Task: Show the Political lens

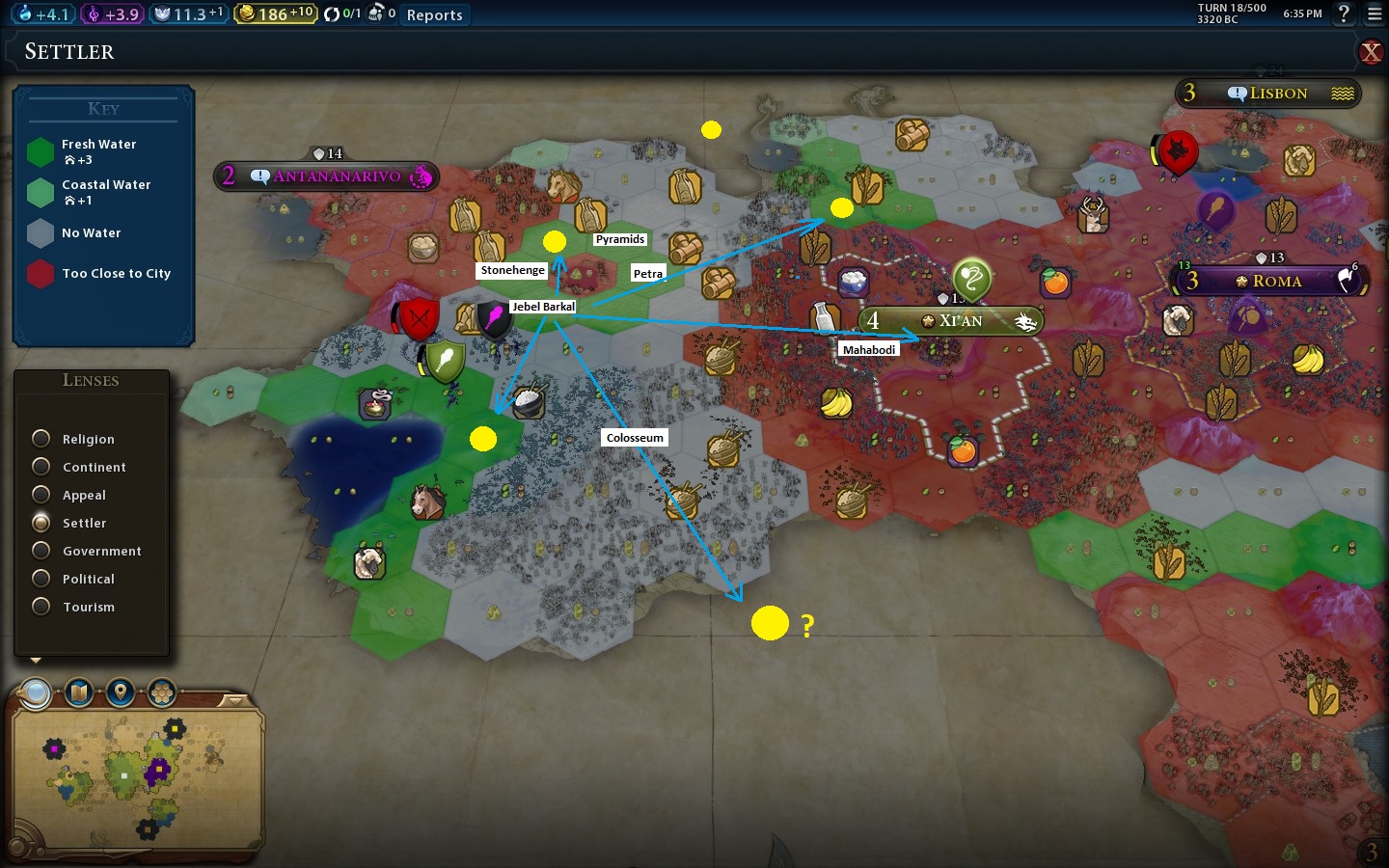Action: pyautogui.click(x=41, y=579)
